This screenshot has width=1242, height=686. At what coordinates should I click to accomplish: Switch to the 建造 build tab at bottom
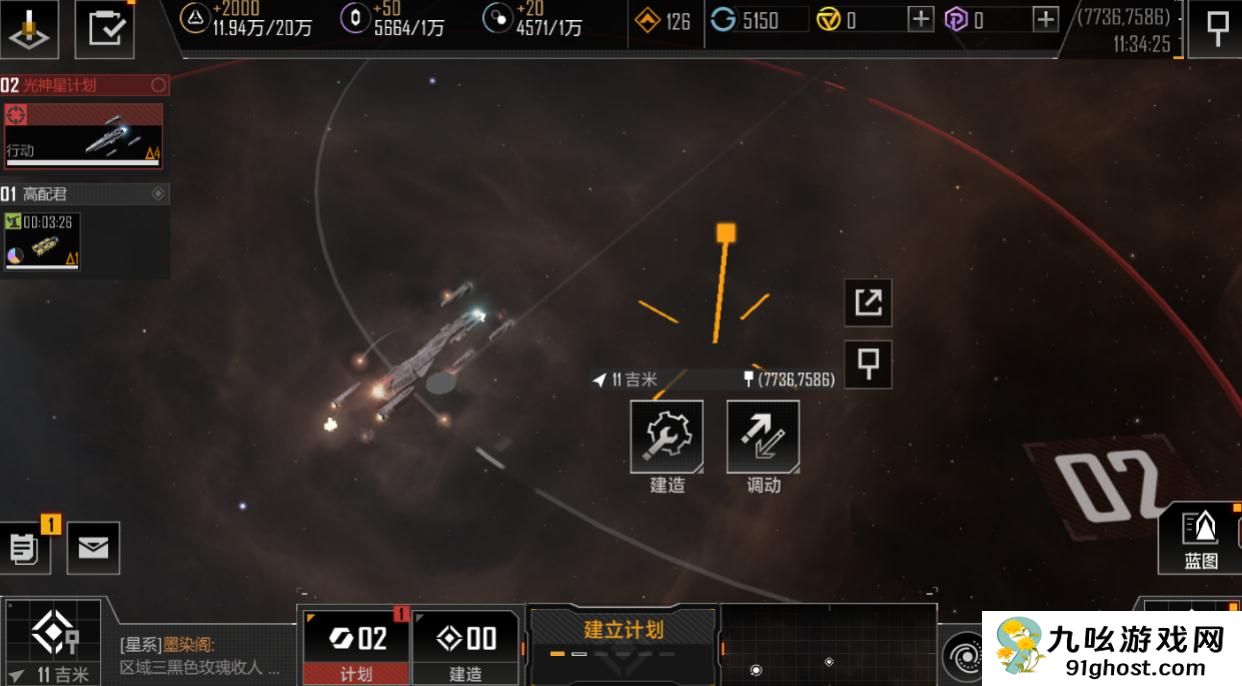click(x=466, y=646)
